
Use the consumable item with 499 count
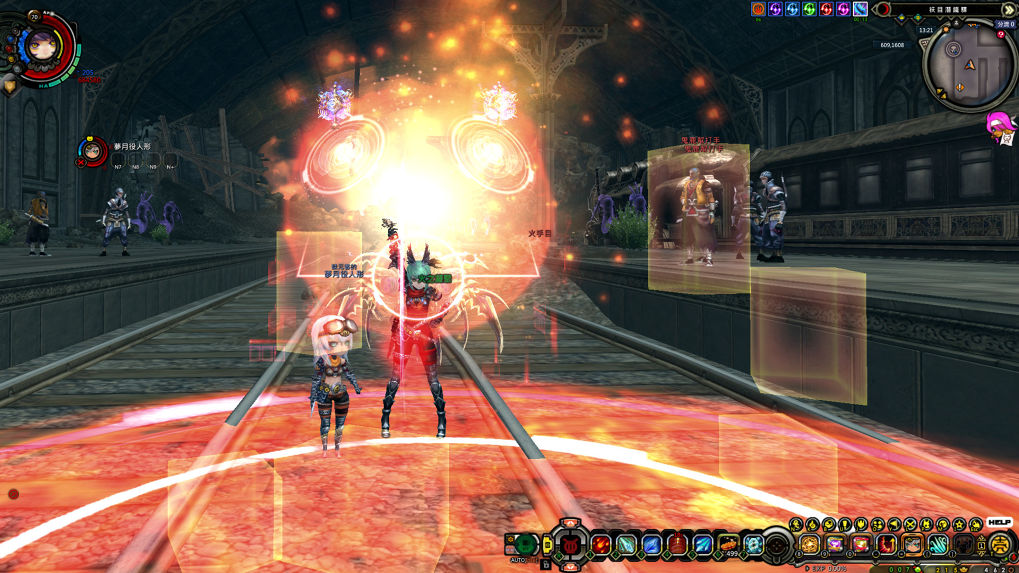pyautogui.click(x=730, y=544)
